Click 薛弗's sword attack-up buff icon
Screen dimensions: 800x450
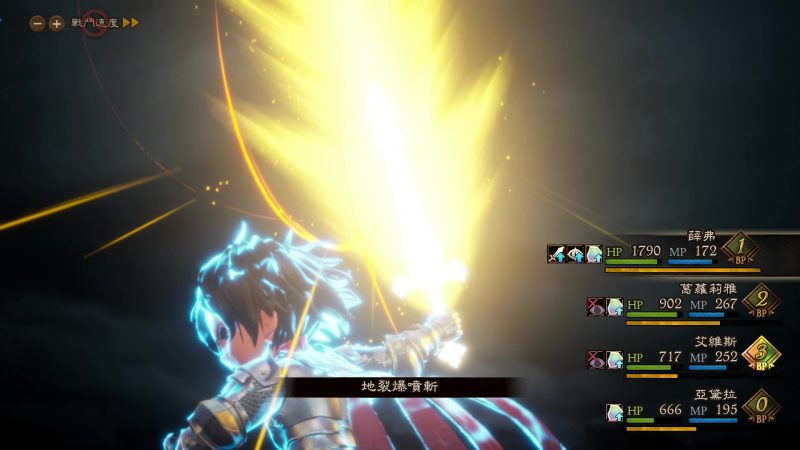tap(556, 254)
